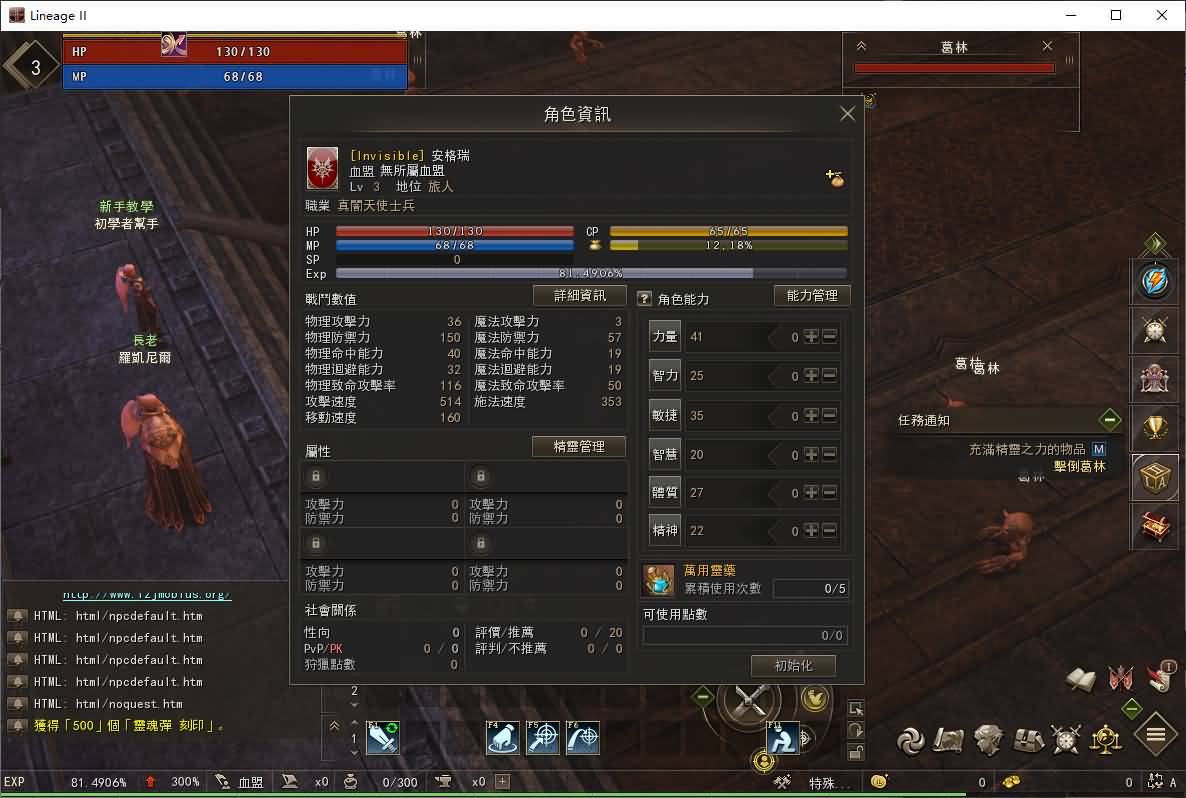
Task: Click the 精靈管理 spirit management button
Action: pos(579,447)
